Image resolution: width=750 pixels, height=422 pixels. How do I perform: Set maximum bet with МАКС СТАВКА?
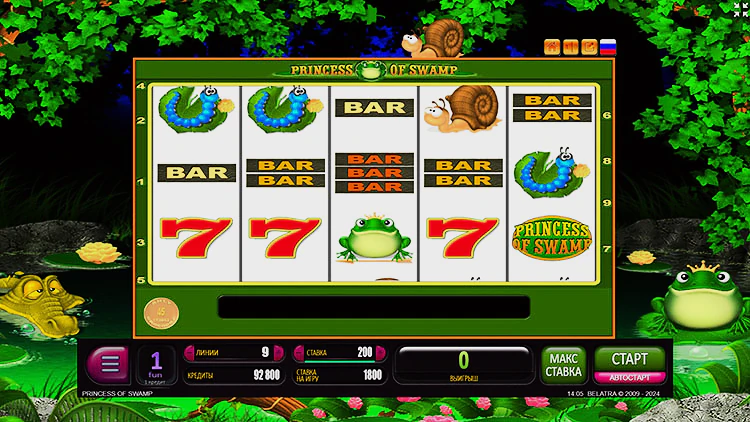(x=564, y=365)
